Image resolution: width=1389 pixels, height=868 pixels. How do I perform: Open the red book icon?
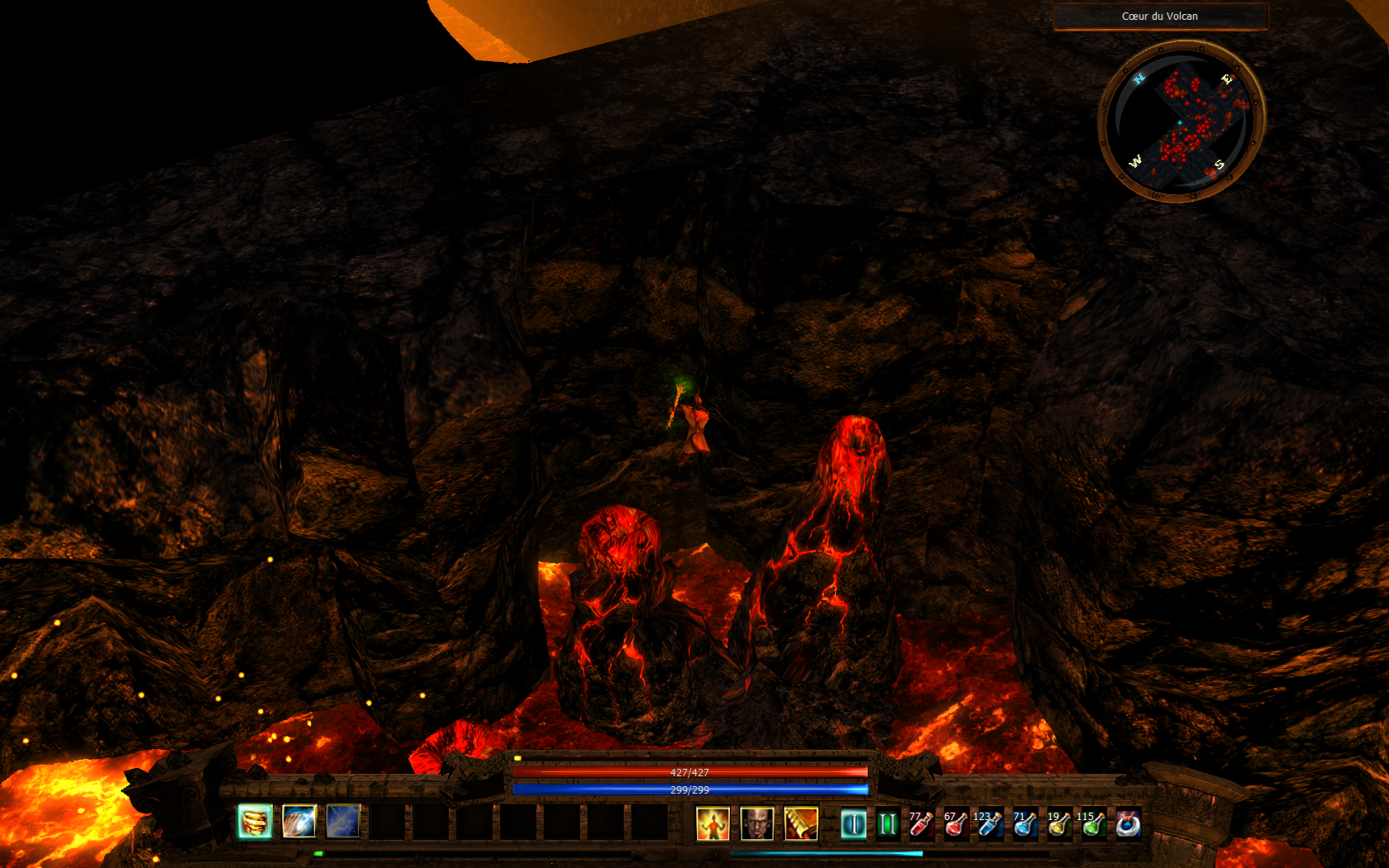800,823
